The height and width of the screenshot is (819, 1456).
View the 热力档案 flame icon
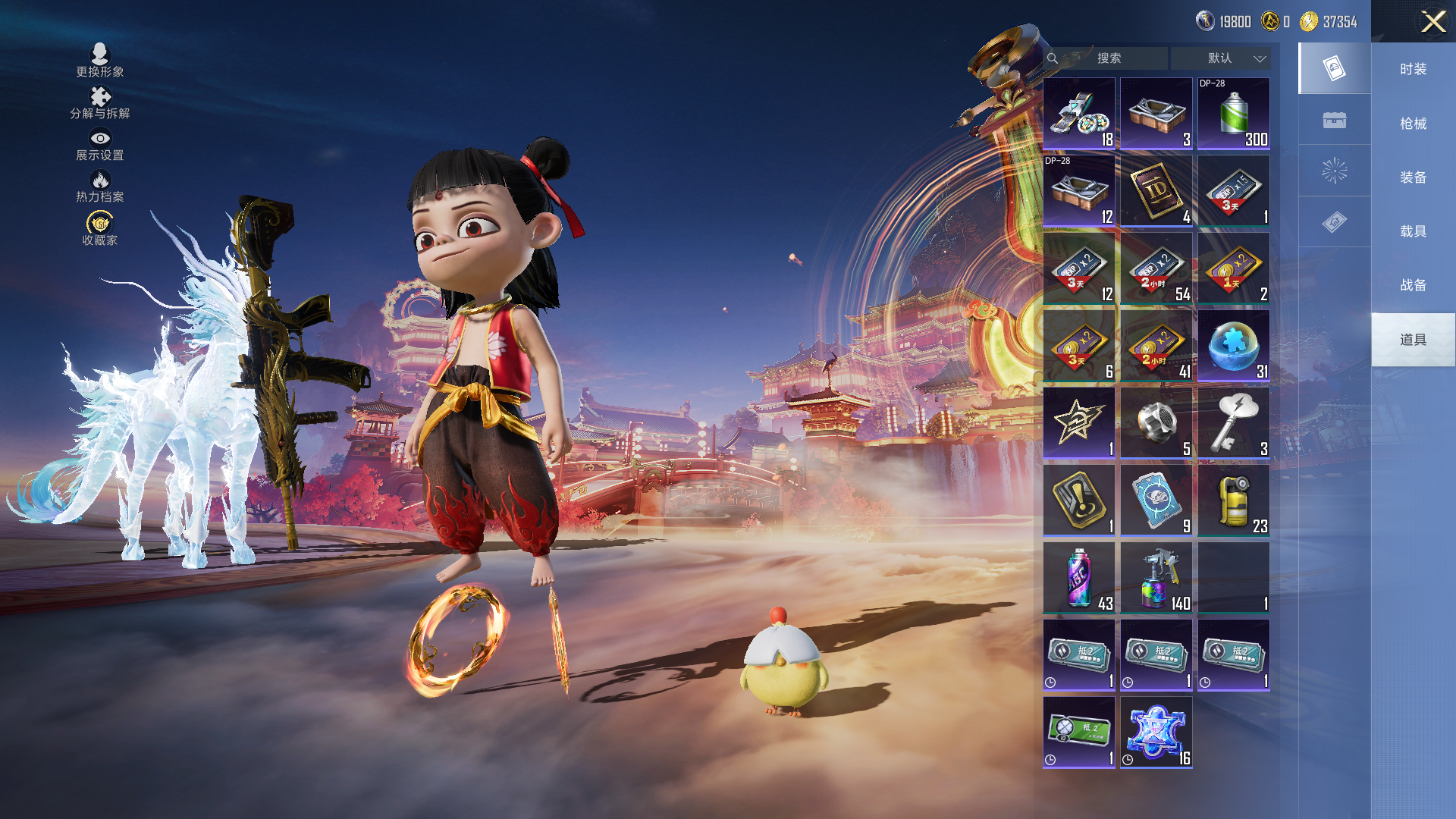[x=100, y=186]
